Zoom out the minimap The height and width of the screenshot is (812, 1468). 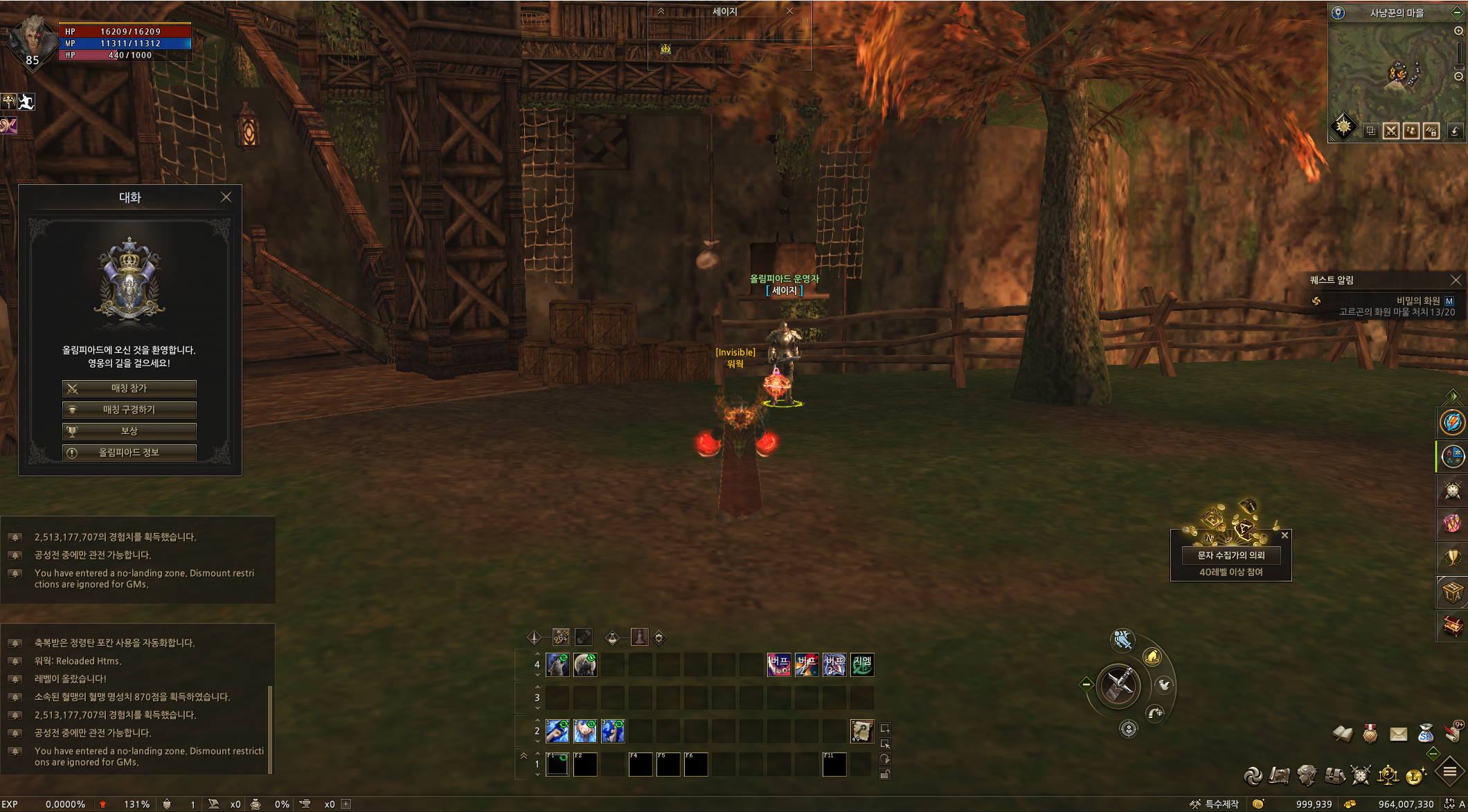click(1458, 76)
